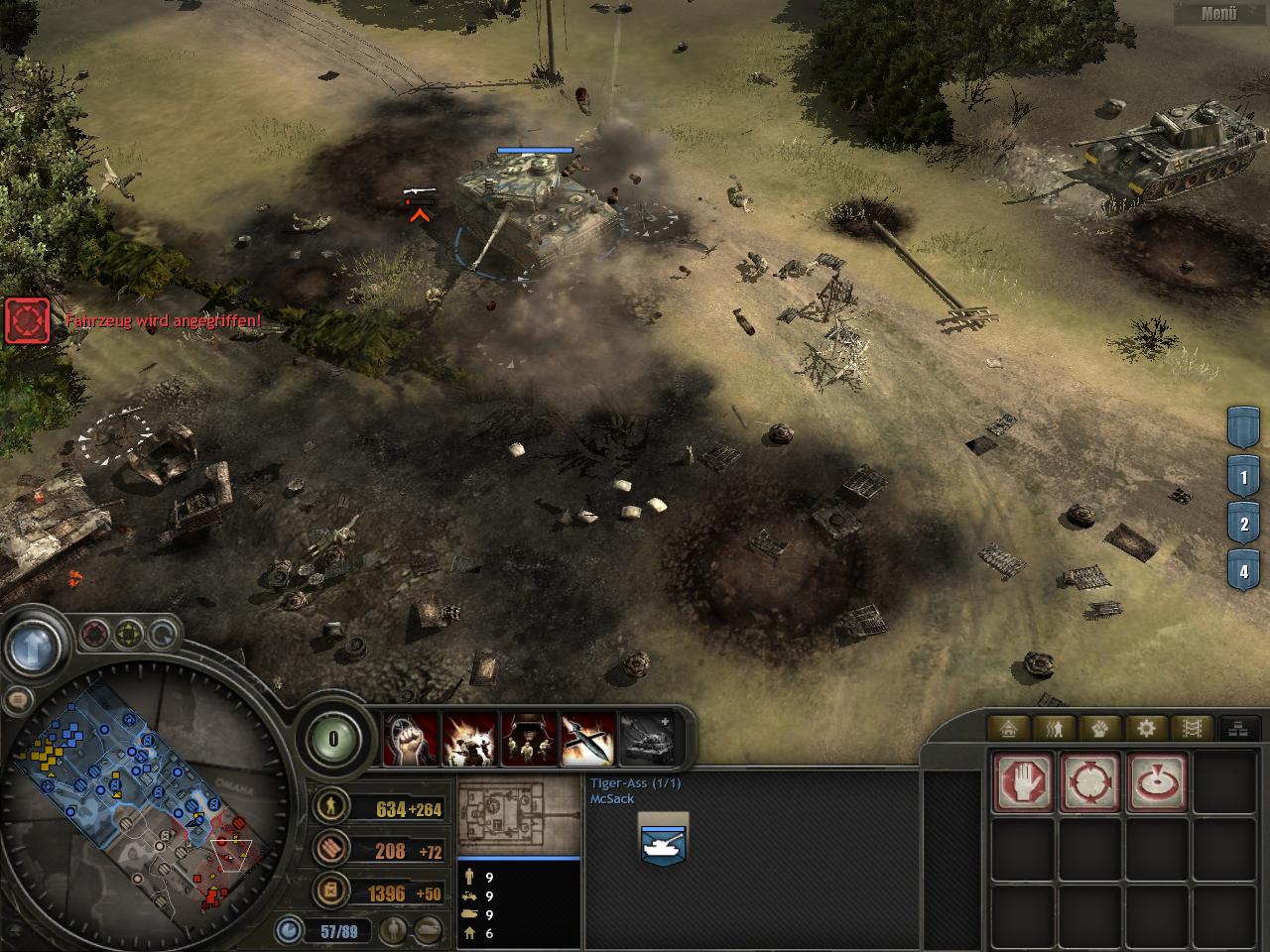1270x952 pixels.
Task: Switch to the gear settings tab
Action: click(1146, 729)
